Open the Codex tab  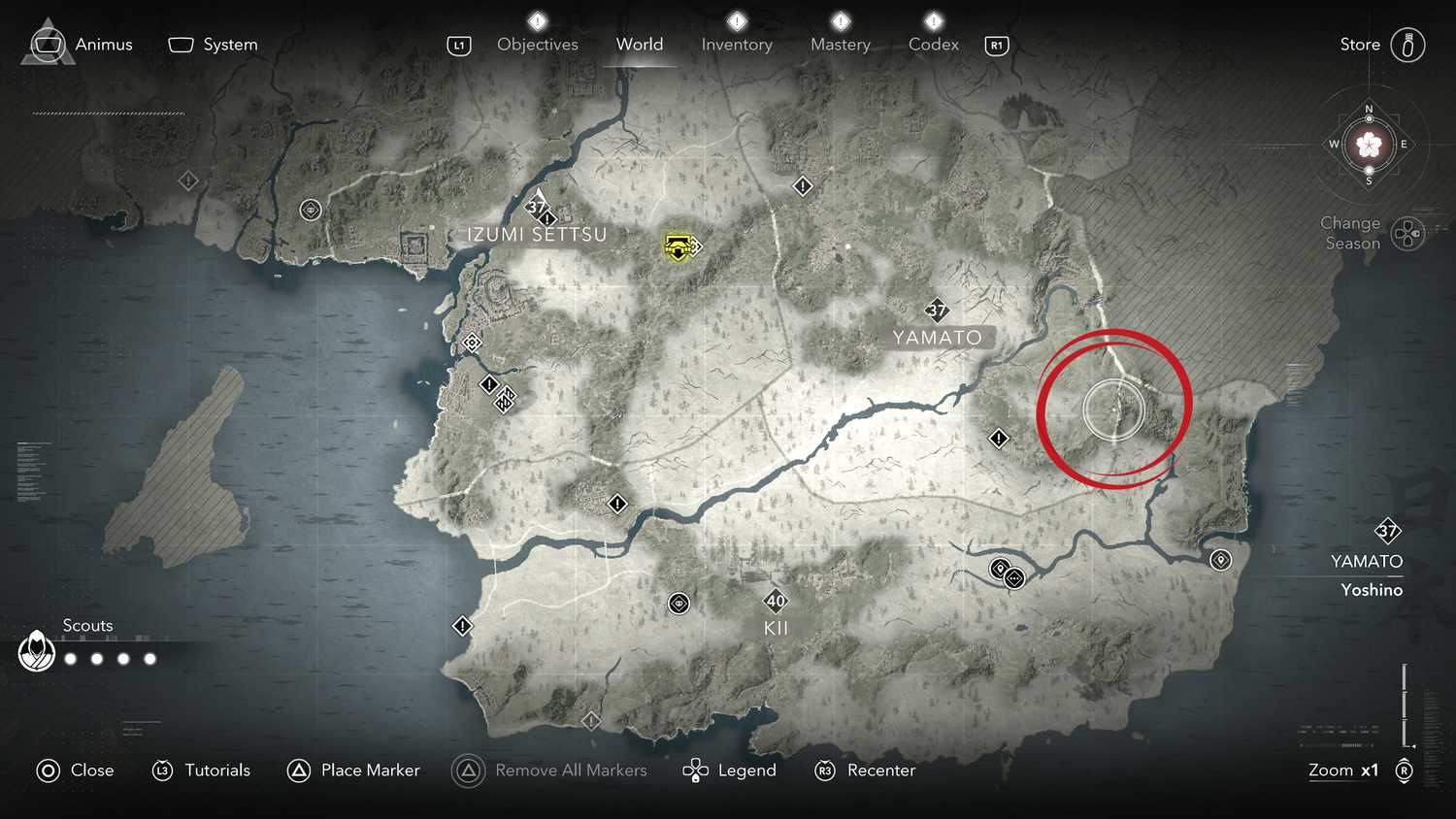tap(933, 44)
